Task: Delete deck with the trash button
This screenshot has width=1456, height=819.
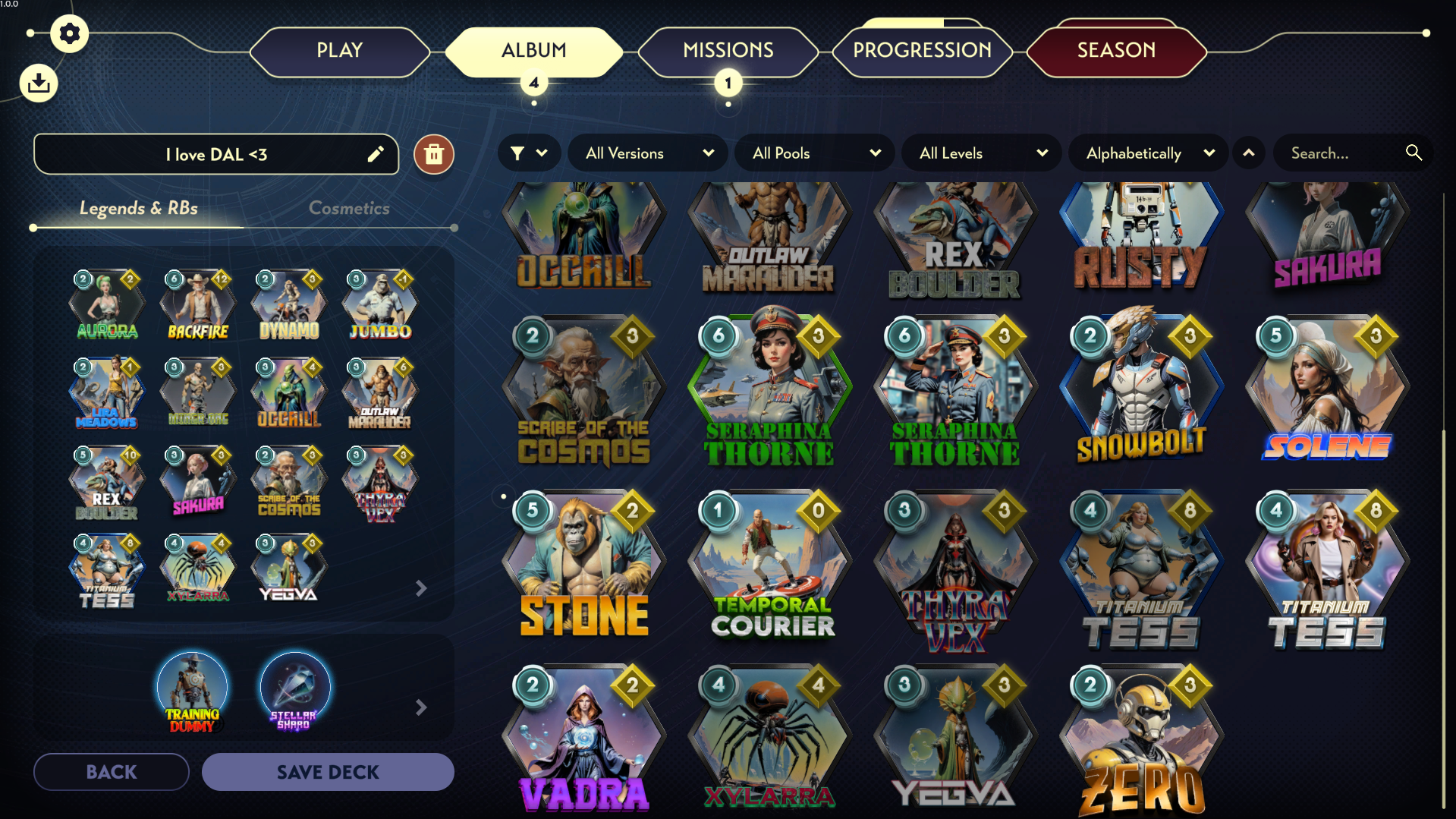Action: [434, 155]
